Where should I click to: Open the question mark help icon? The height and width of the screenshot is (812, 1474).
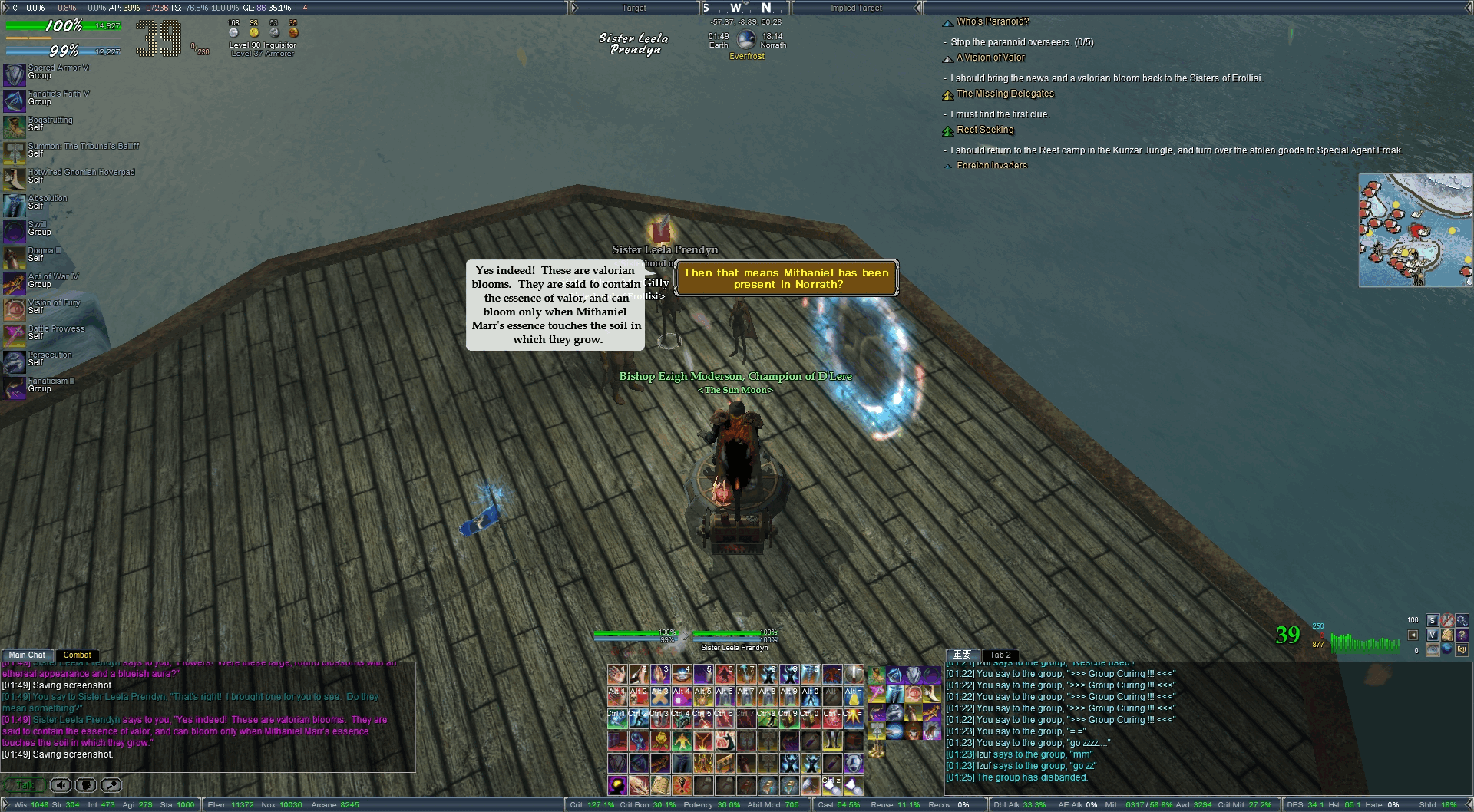point(1462,635)
